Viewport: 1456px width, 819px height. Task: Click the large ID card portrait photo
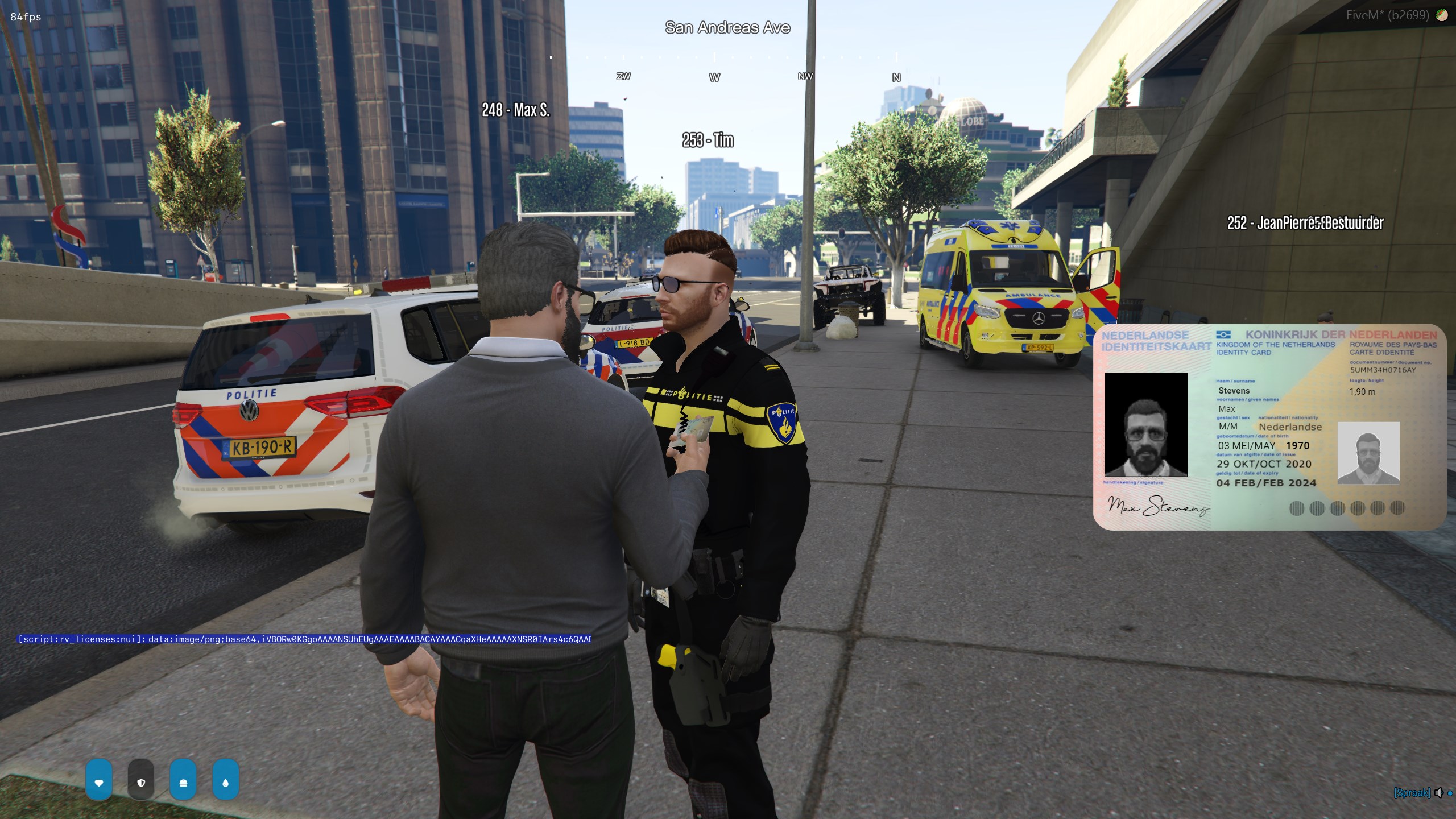pos(1145,424)
